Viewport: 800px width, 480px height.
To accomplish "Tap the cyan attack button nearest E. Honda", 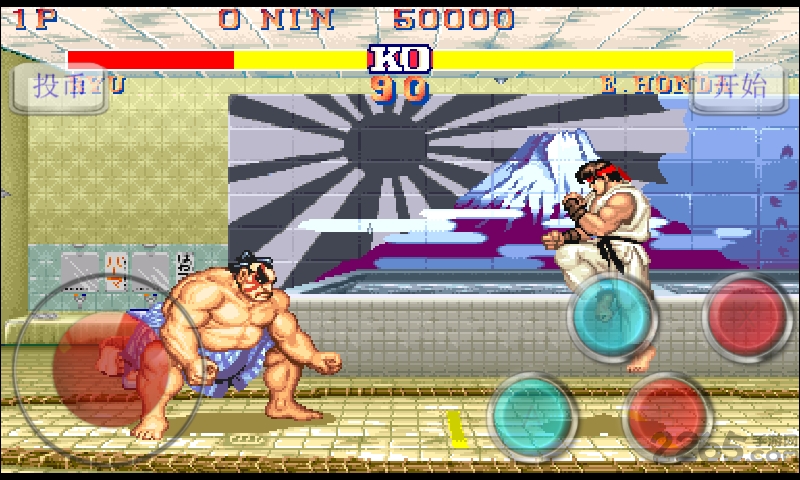I will (531, 414).
